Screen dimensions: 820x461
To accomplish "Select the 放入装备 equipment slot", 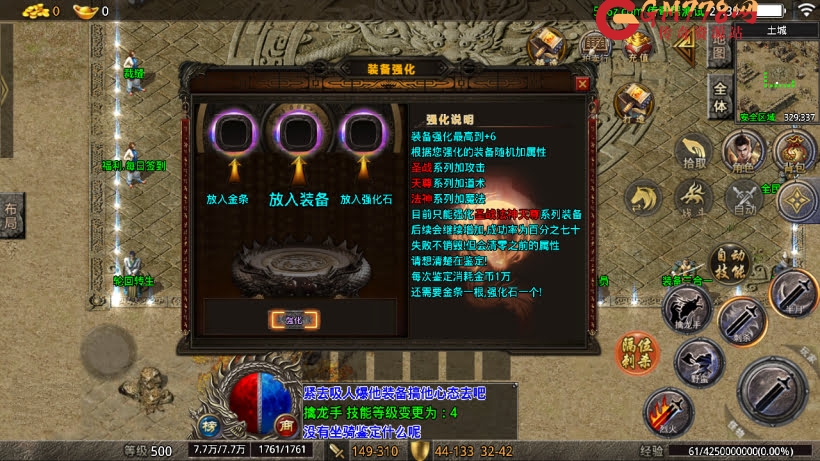I will click(297, 132).
